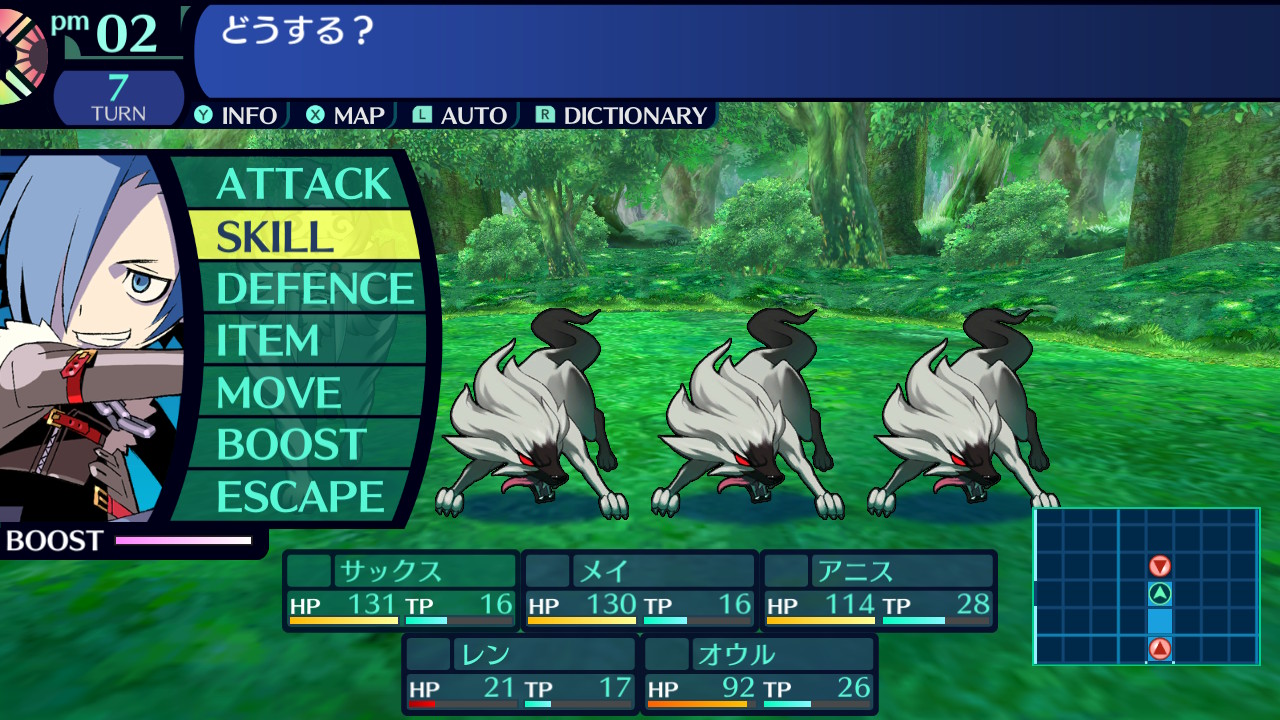Choose the highlighted SKILL command

click(303, 236)
